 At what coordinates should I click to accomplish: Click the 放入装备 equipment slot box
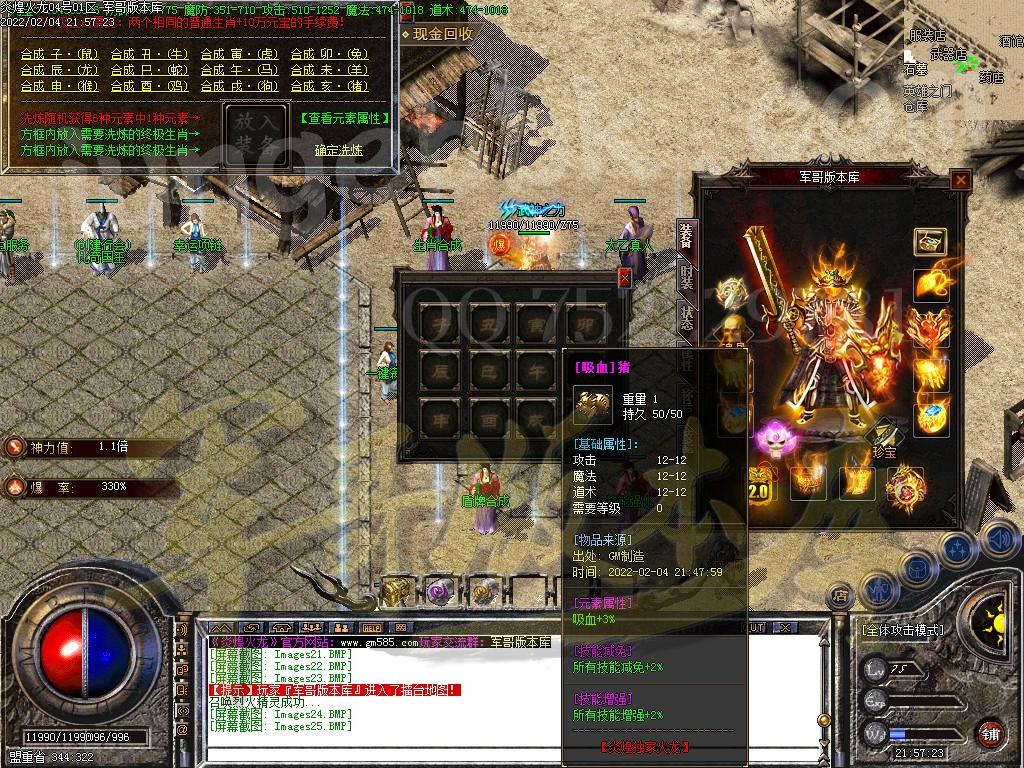click(x=255, y=134)
